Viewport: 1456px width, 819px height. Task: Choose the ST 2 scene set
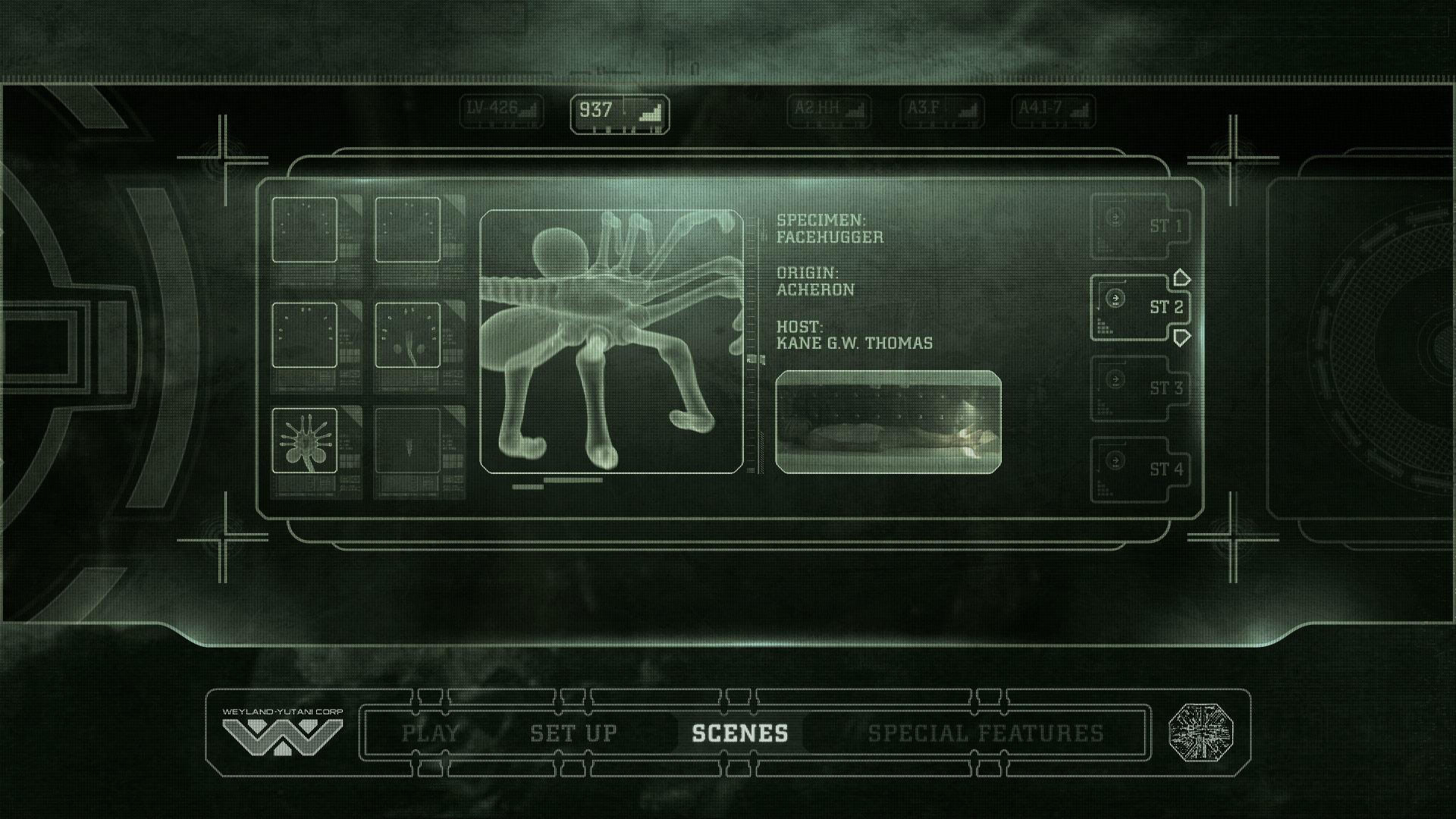[1141, 307]
